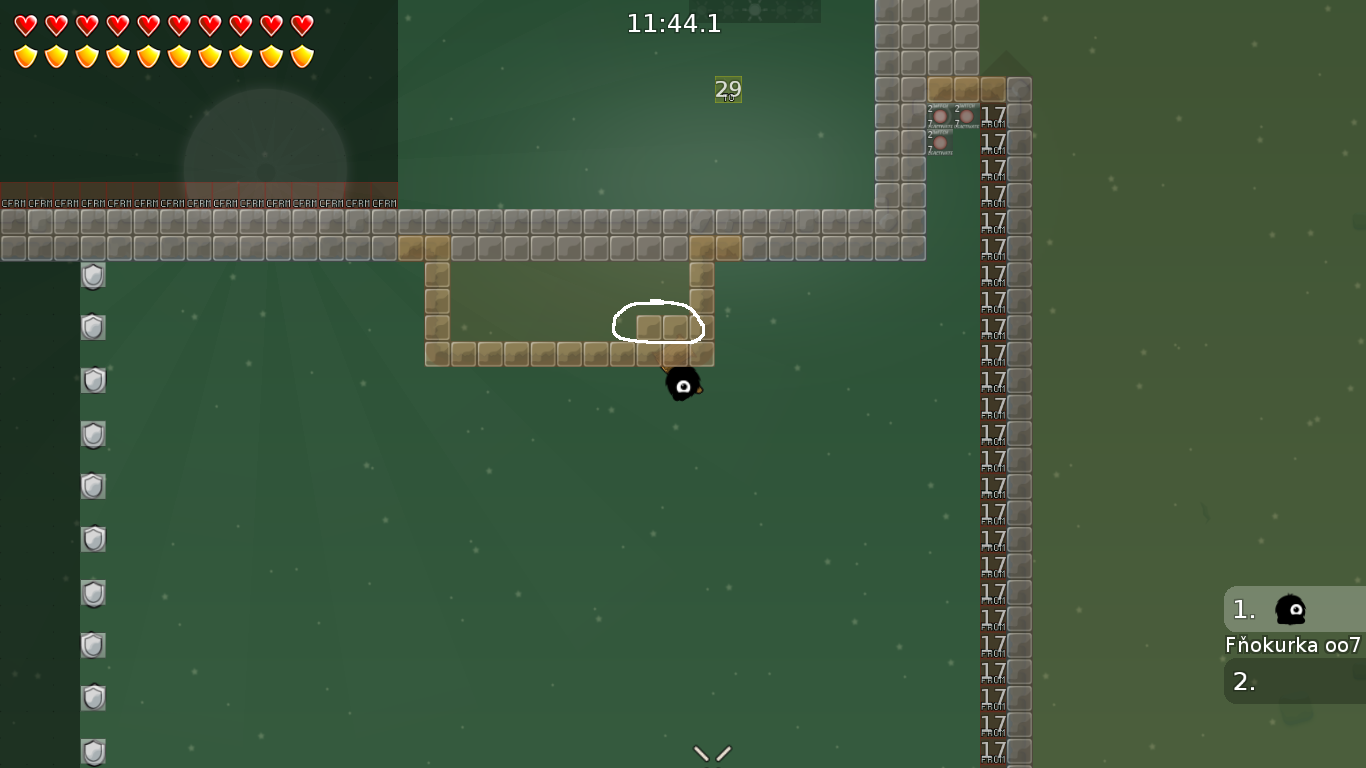Expand the chevron indicator at the screen bottom
Viewport: 1366px width, 768px height.
711,754
